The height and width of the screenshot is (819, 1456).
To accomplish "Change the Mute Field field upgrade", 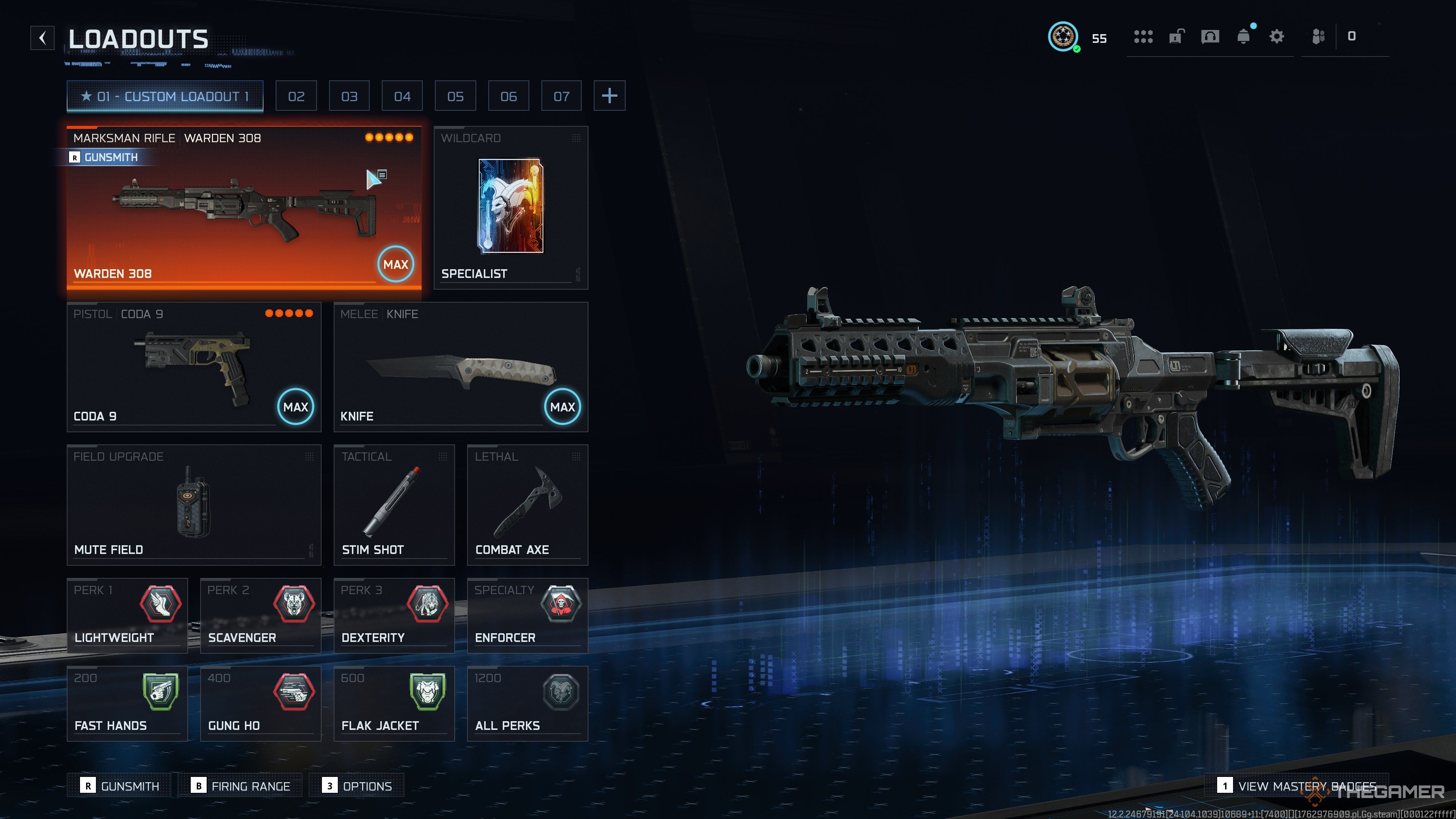I will tap(194, 505).
